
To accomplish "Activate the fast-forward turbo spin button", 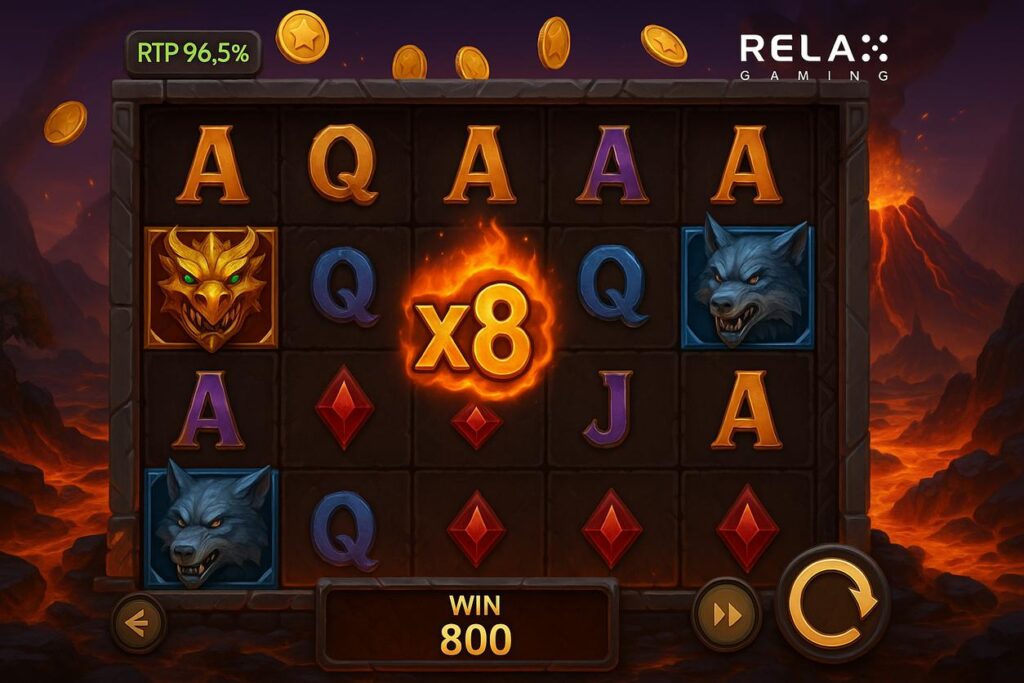I will (727, 615).
